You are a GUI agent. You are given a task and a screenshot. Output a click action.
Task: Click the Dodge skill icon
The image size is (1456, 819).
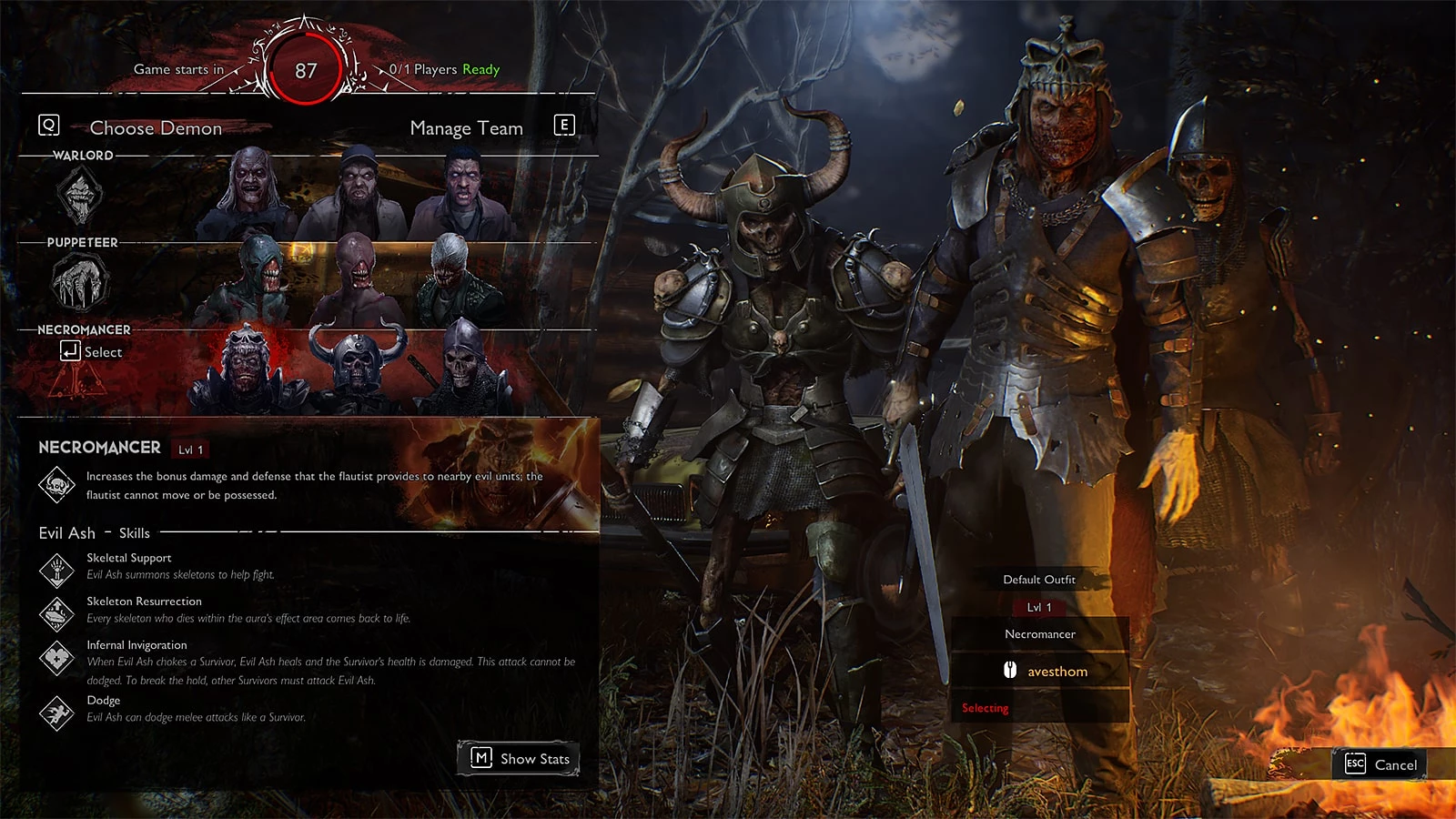[56, 713]
